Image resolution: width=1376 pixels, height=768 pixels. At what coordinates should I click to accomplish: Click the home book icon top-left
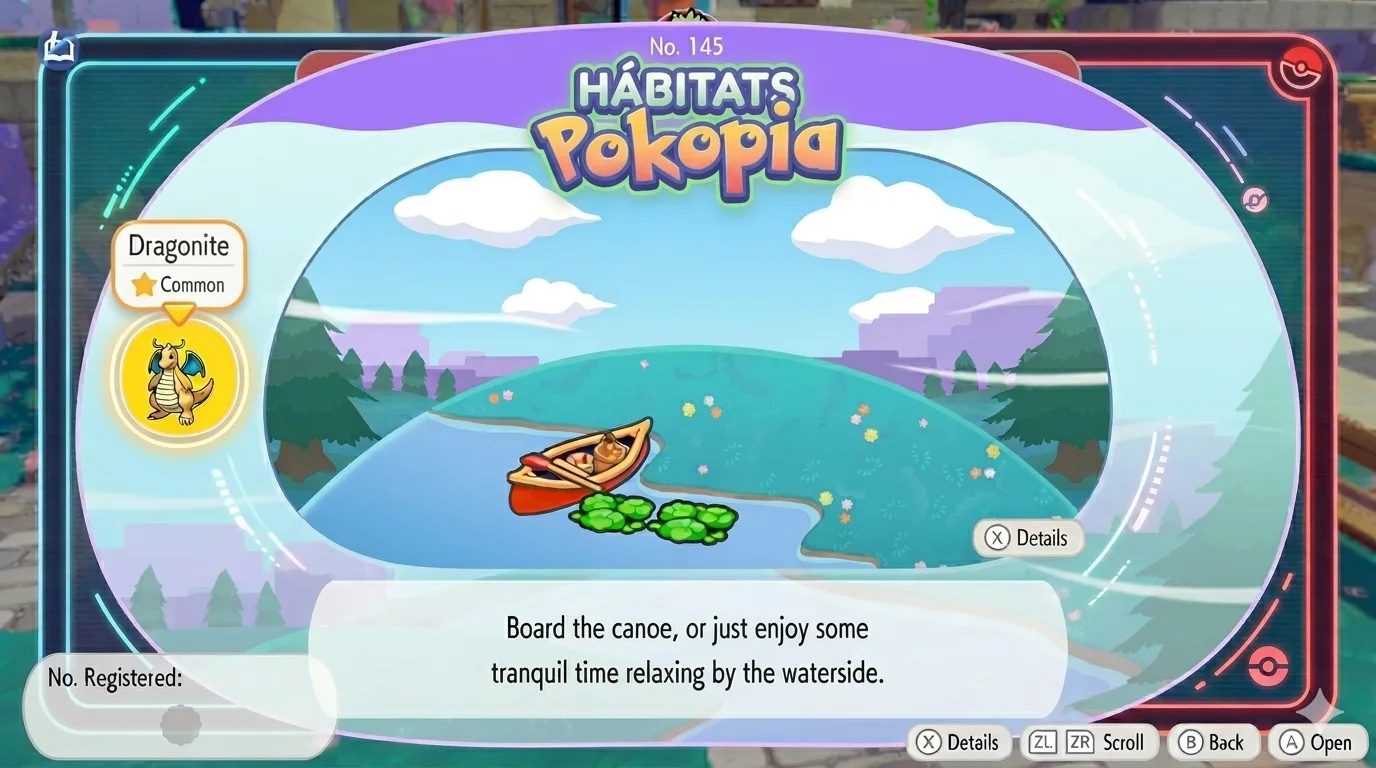[59, 47]
